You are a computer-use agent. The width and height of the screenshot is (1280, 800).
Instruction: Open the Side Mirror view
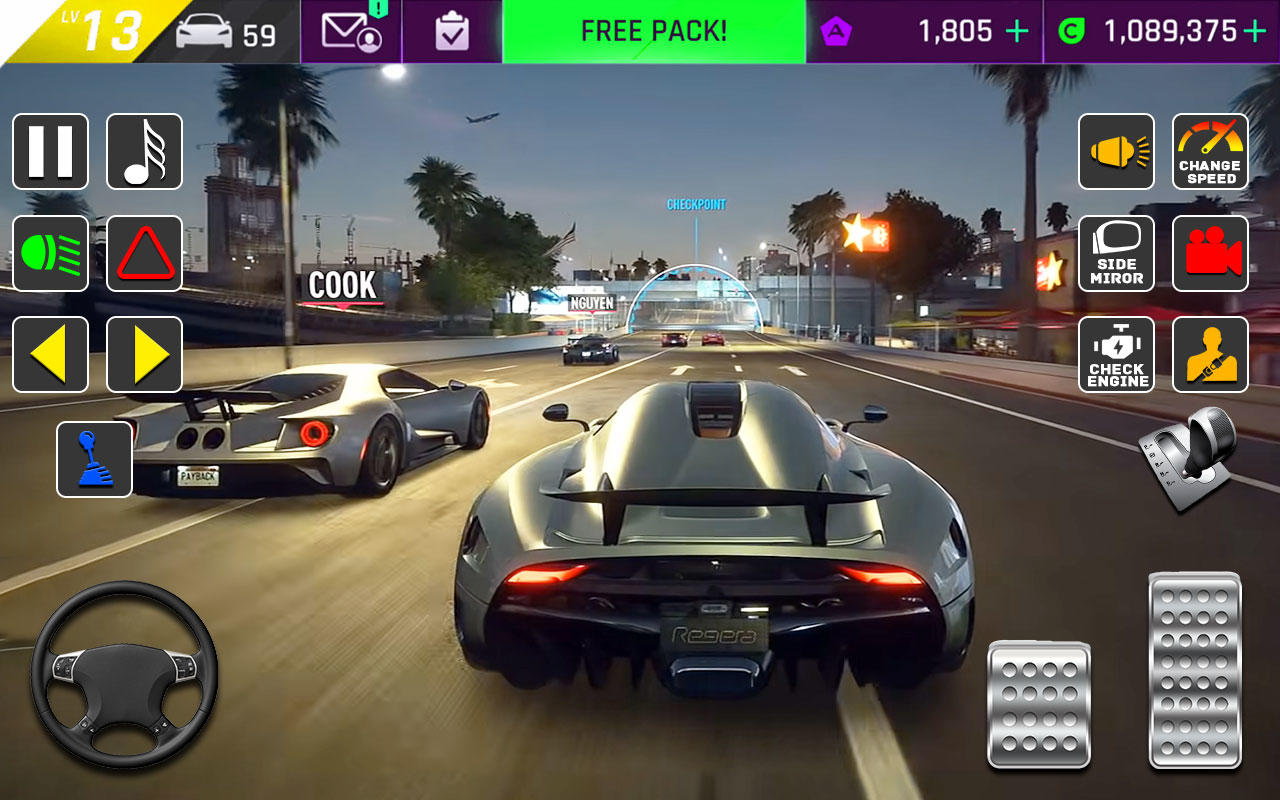pos(1116,253)
